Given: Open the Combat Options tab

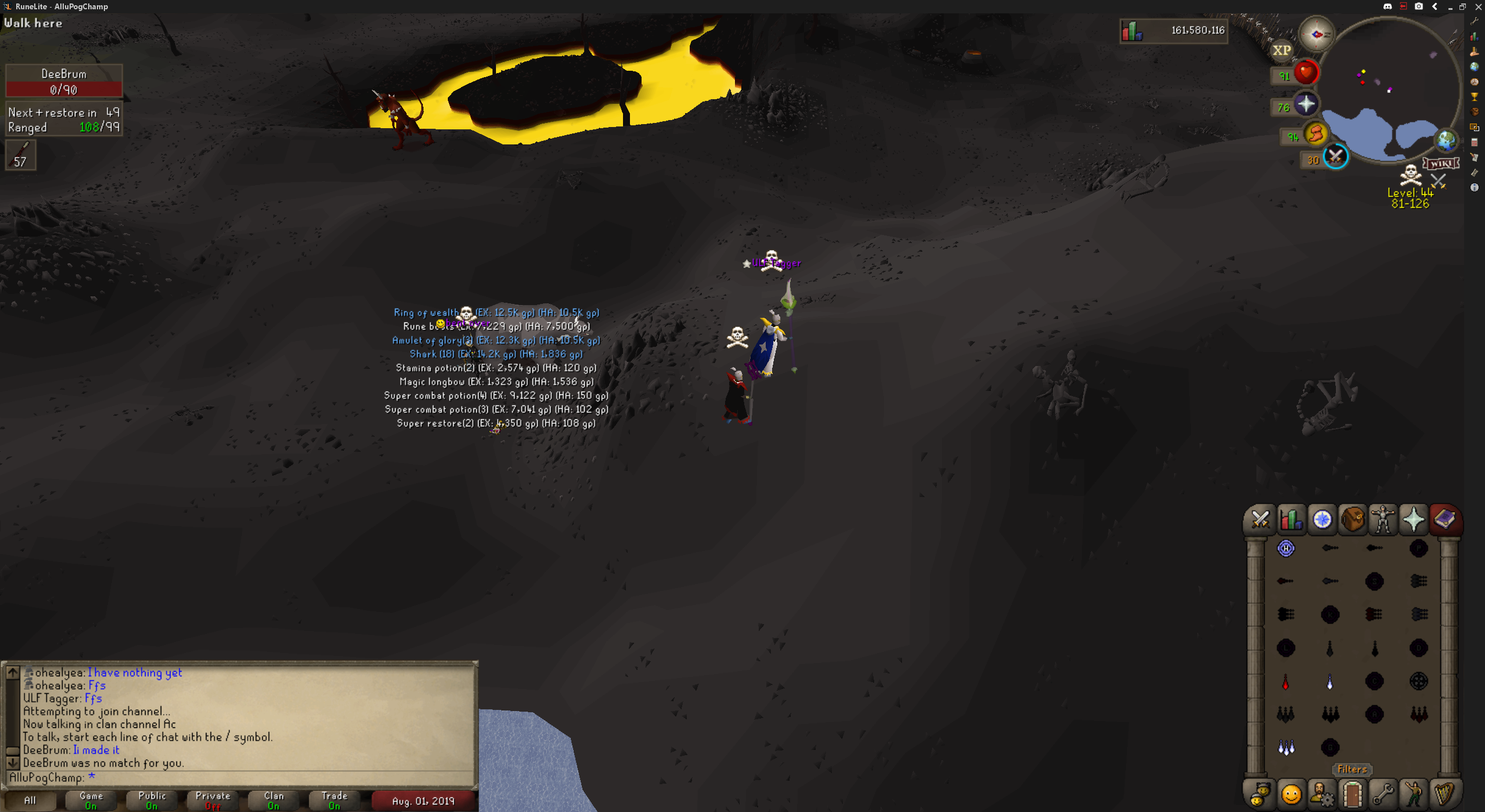Looking at the screenshot, I should pos(1260,519).
